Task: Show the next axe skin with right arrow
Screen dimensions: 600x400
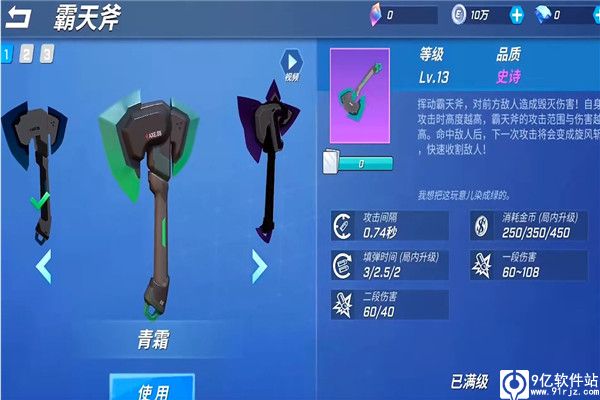Action: 258,266
